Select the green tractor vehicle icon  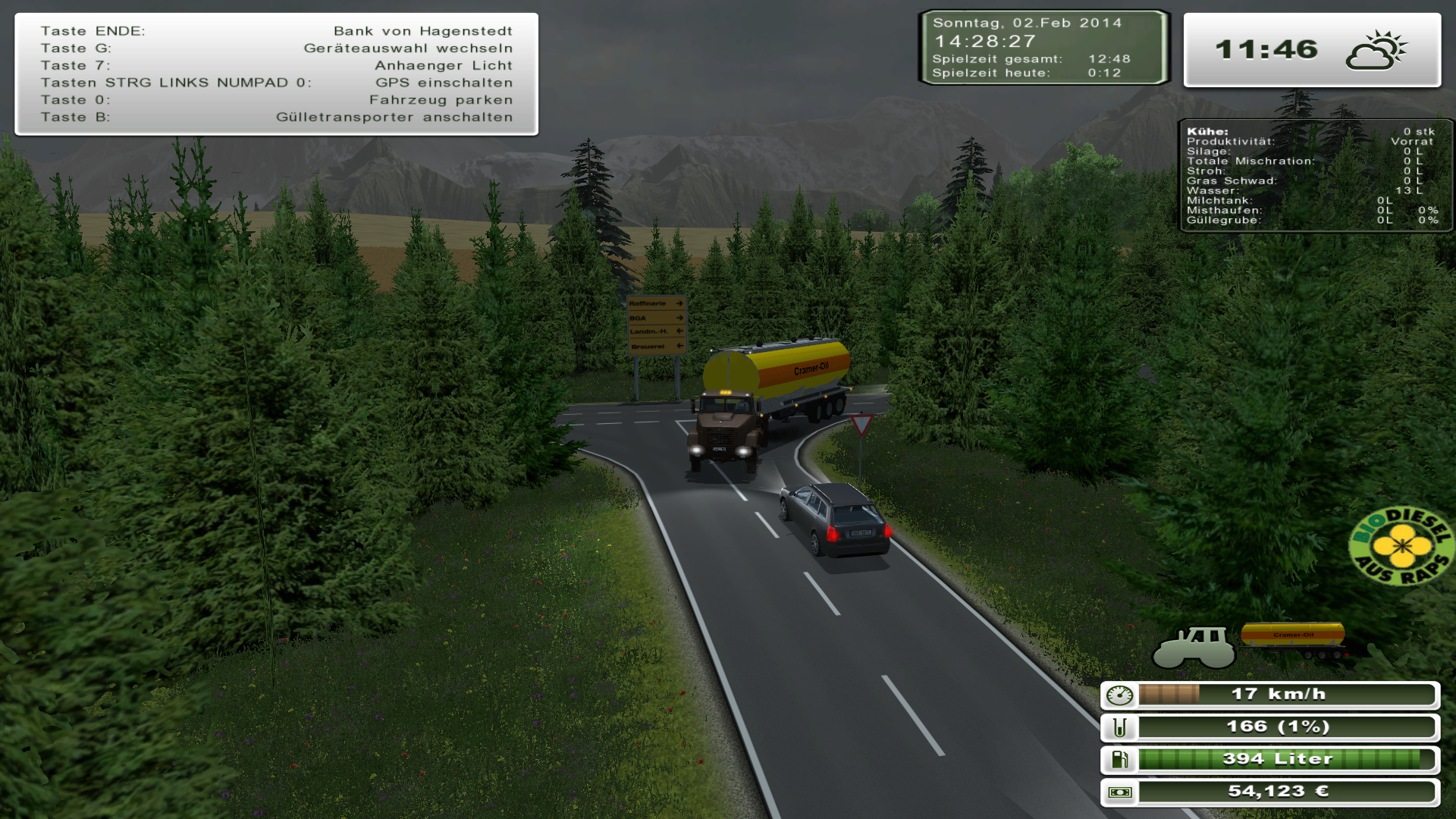pos(1194,647)
